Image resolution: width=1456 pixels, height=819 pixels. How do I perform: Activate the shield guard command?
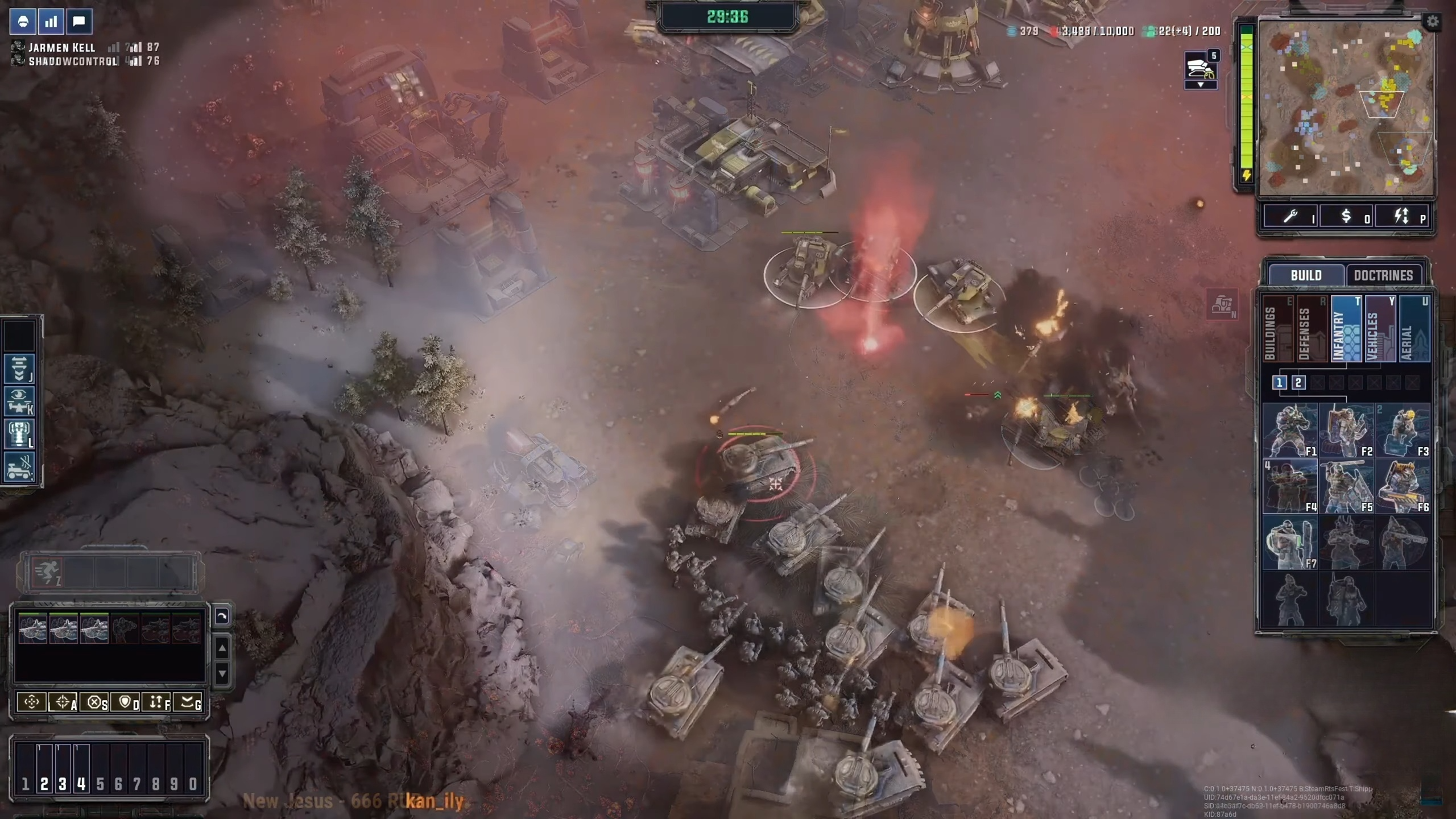pyautogui.click(x=126, y=702)
